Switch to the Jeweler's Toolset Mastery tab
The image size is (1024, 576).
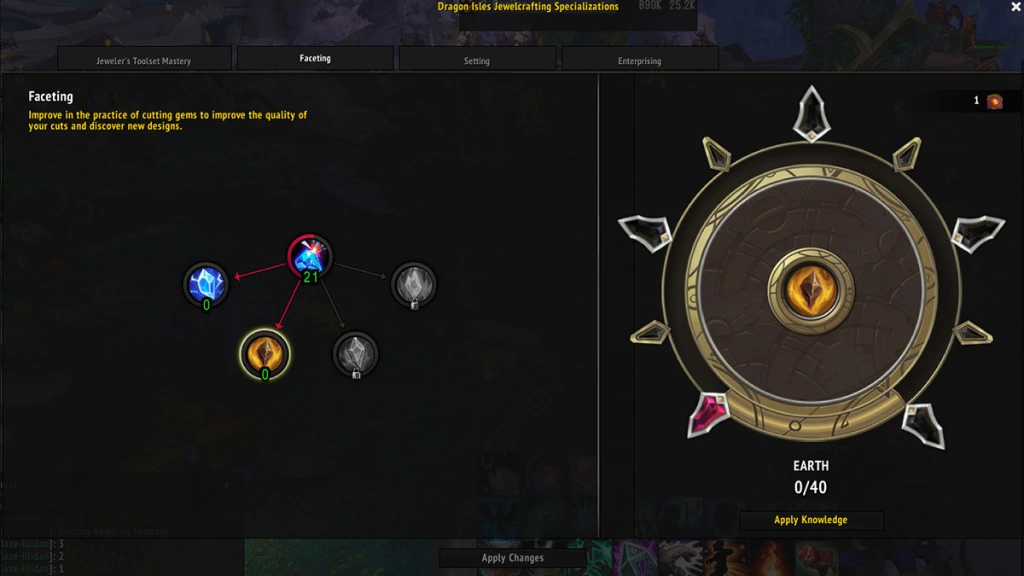[x=144, y=60]
